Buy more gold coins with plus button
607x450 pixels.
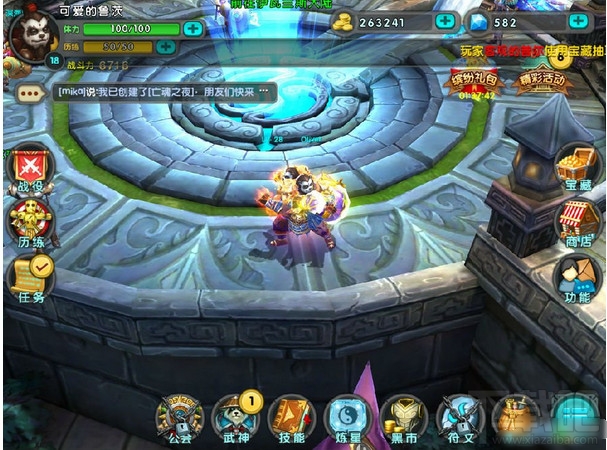click(x=445, y=21)
